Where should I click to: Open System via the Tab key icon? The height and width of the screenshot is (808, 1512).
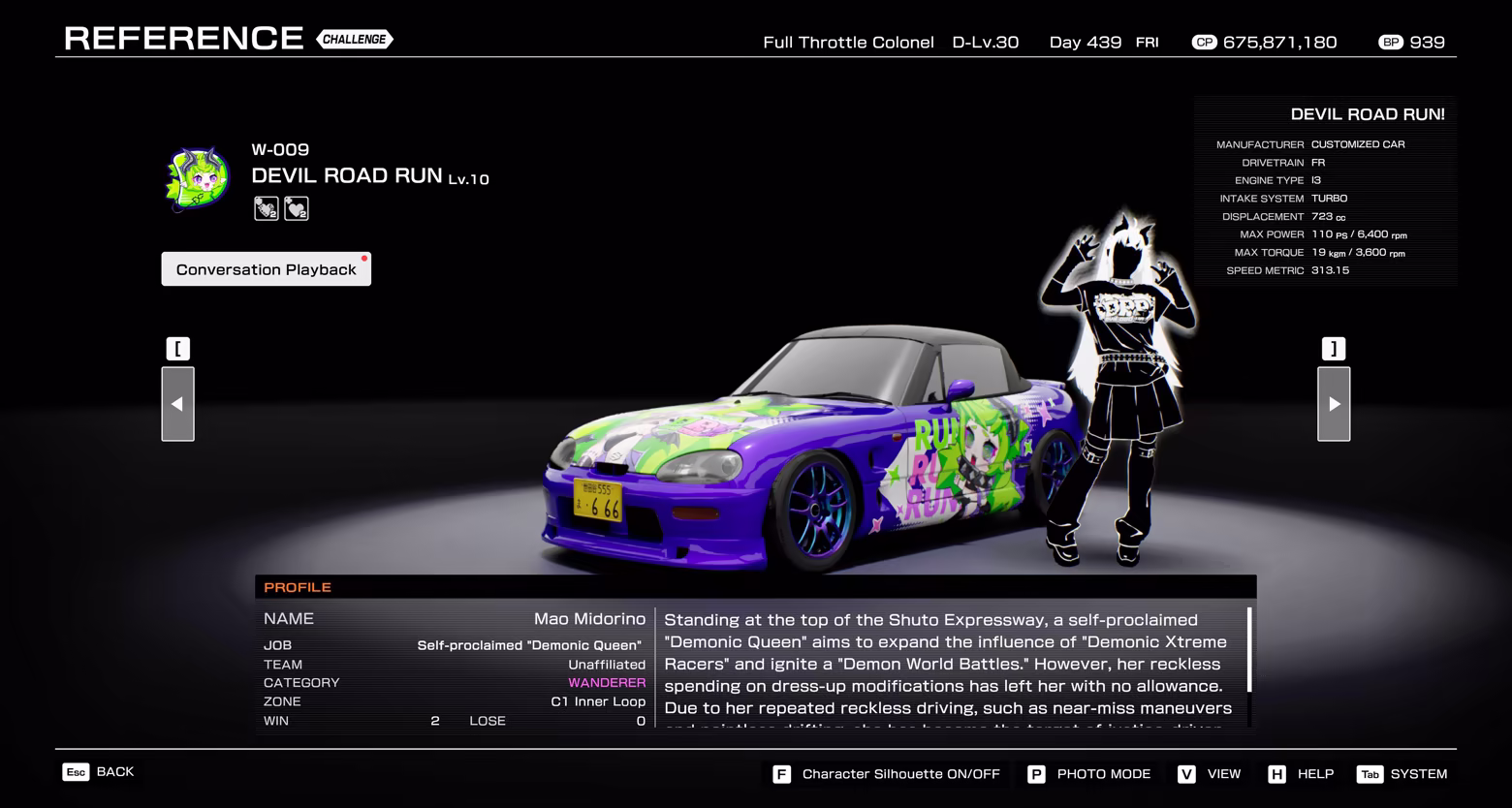(x=1370, y=774)
